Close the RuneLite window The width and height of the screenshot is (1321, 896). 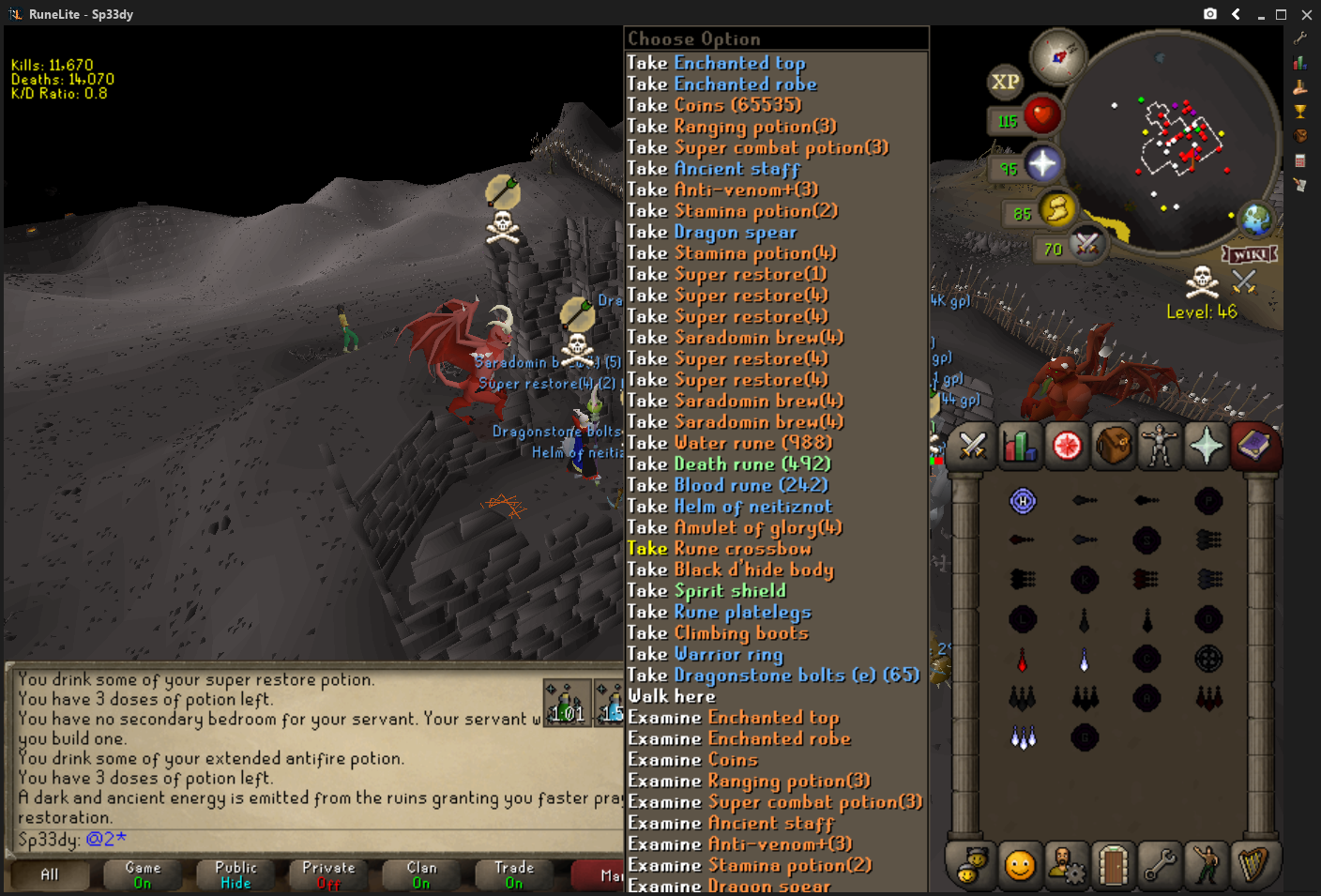(1306, 14)
